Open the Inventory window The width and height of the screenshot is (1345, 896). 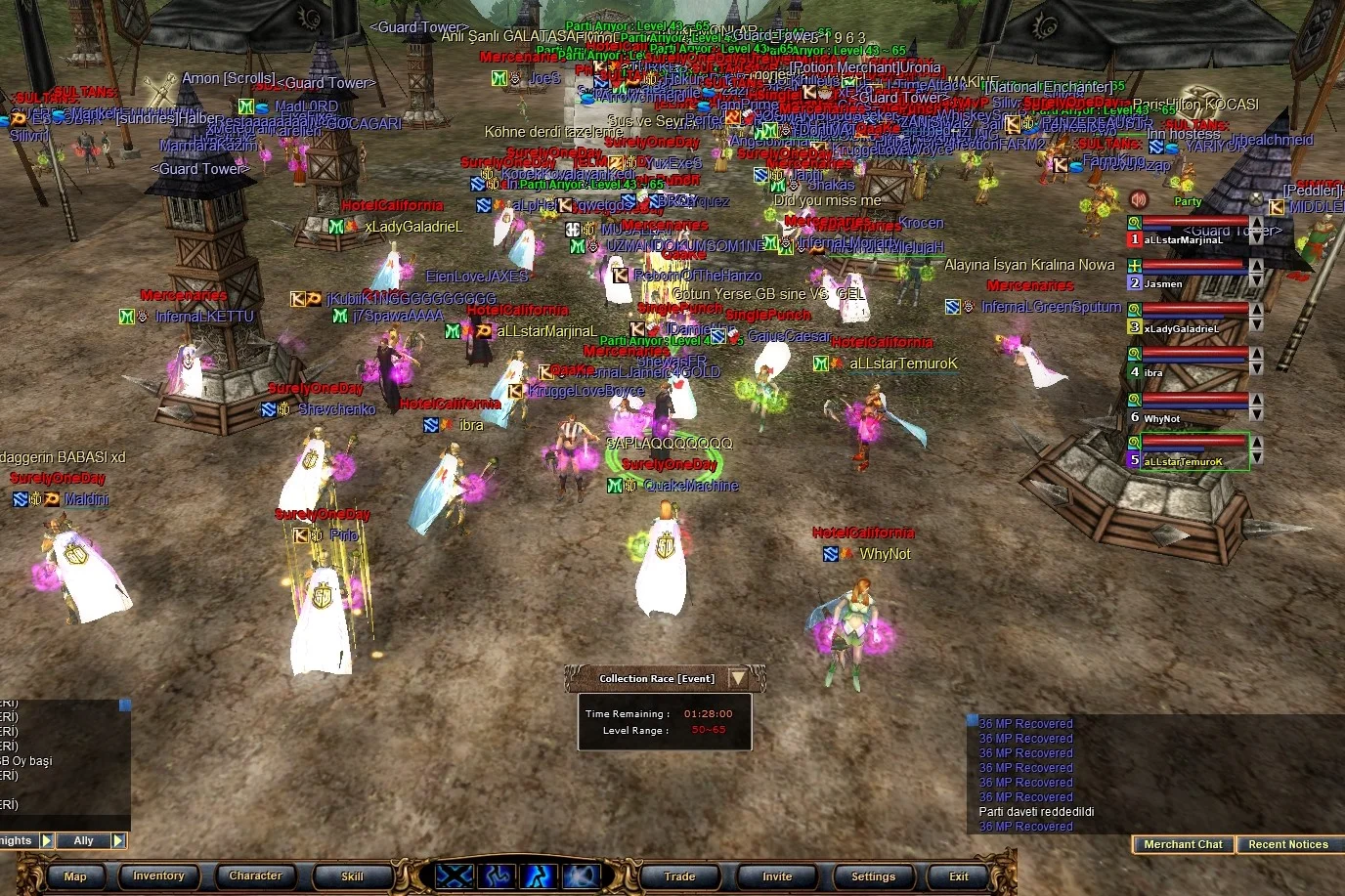click(158, 876)
